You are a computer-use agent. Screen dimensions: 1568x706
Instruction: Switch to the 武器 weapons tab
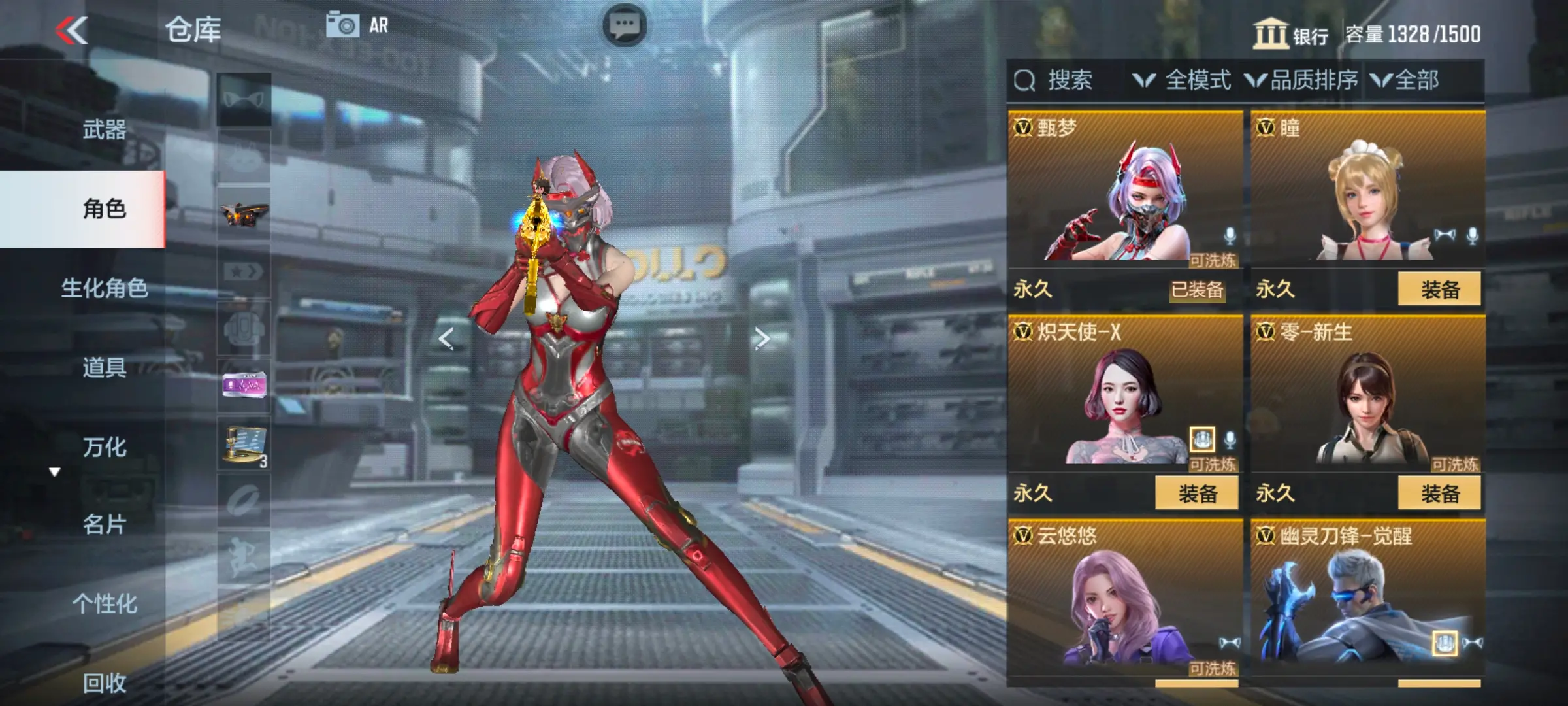(104, 129)
